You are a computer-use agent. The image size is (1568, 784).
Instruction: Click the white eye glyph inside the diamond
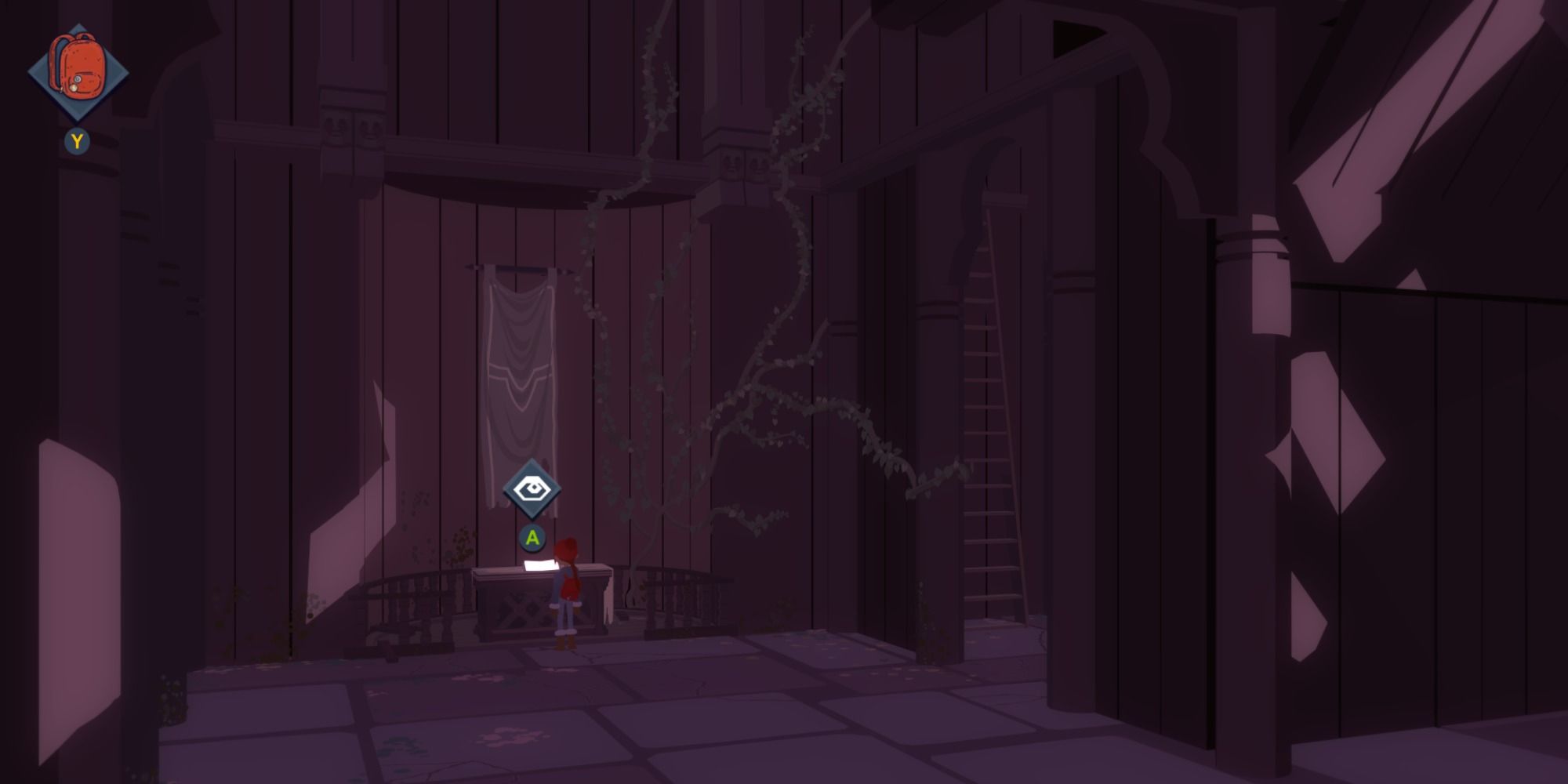[x=532, y=488]
